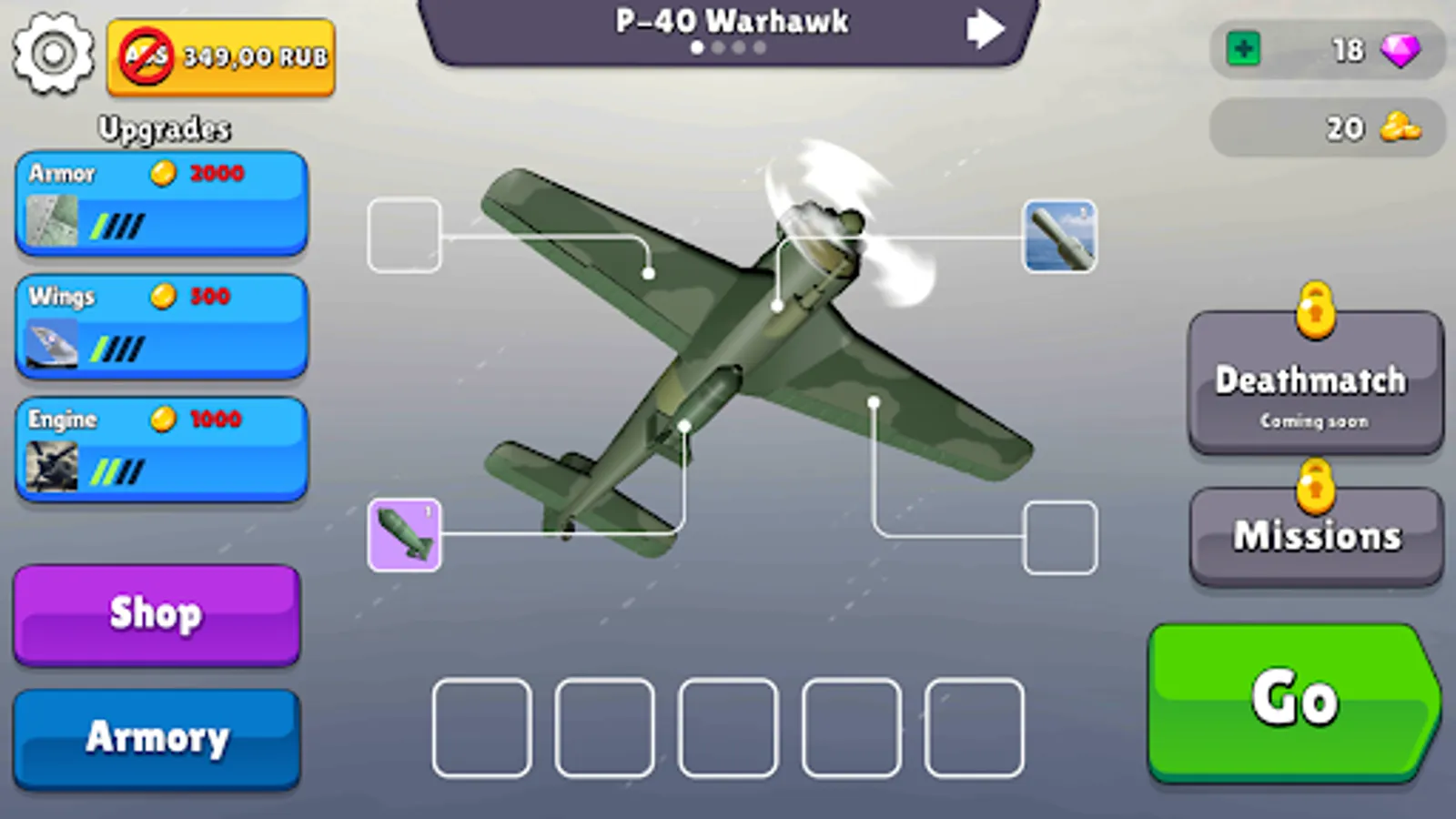1456x819 pixels.
Task: Select the P-40 Warhawk title banner
Action: click(x=733, y=23)
